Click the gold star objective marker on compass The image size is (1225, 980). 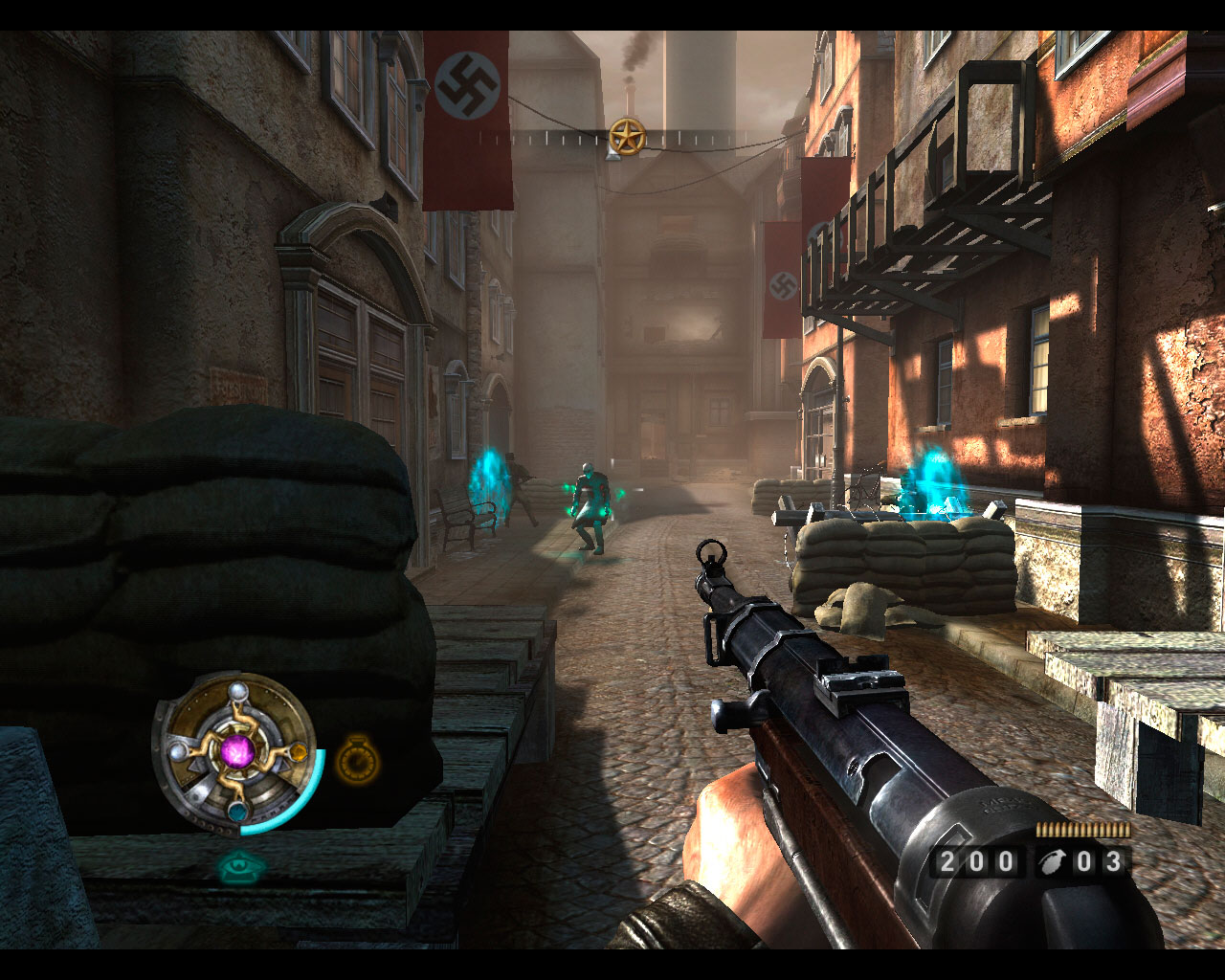pyautogui.click(x=627, y=137)
